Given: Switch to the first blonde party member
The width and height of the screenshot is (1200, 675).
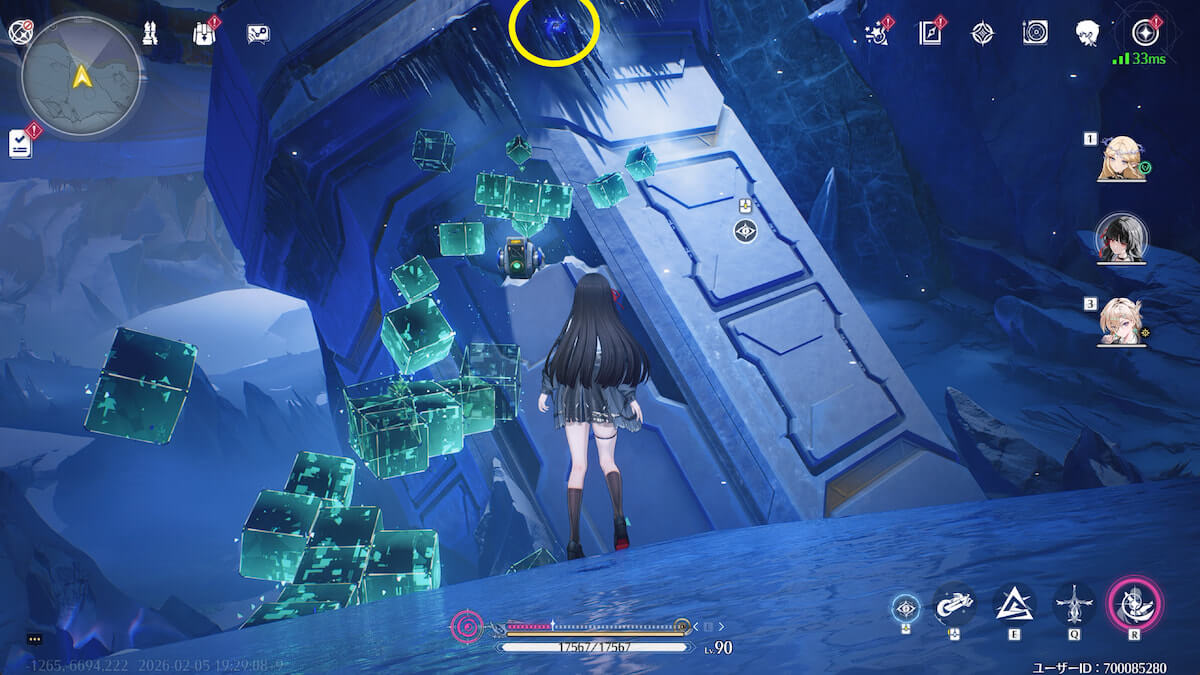Looking at the screenshot, I should pyautogui.click(x=1121, y=159).
